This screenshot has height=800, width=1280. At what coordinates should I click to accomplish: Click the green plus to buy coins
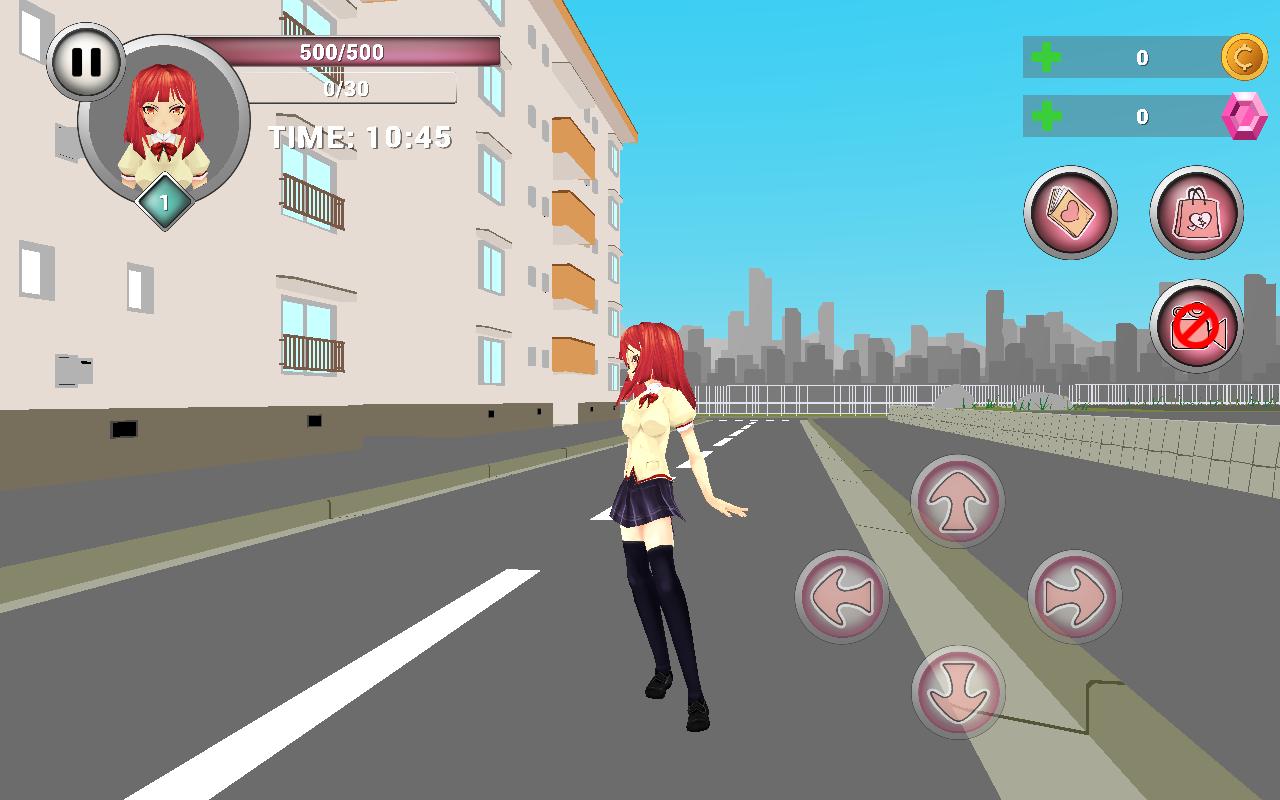(x=1044, y=59)
